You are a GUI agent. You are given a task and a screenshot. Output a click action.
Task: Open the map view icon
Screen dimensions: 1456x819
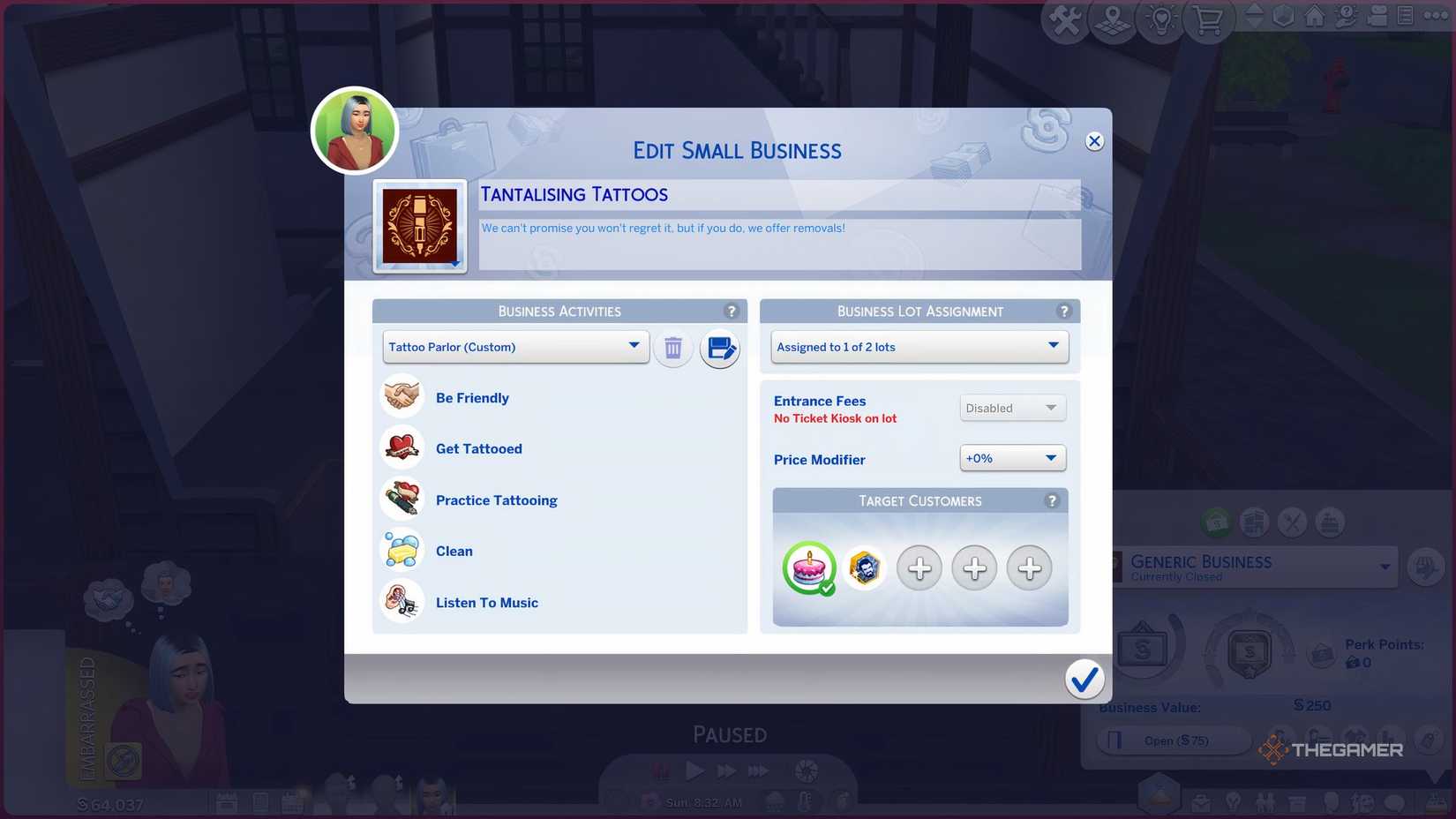coord(1112,19)
